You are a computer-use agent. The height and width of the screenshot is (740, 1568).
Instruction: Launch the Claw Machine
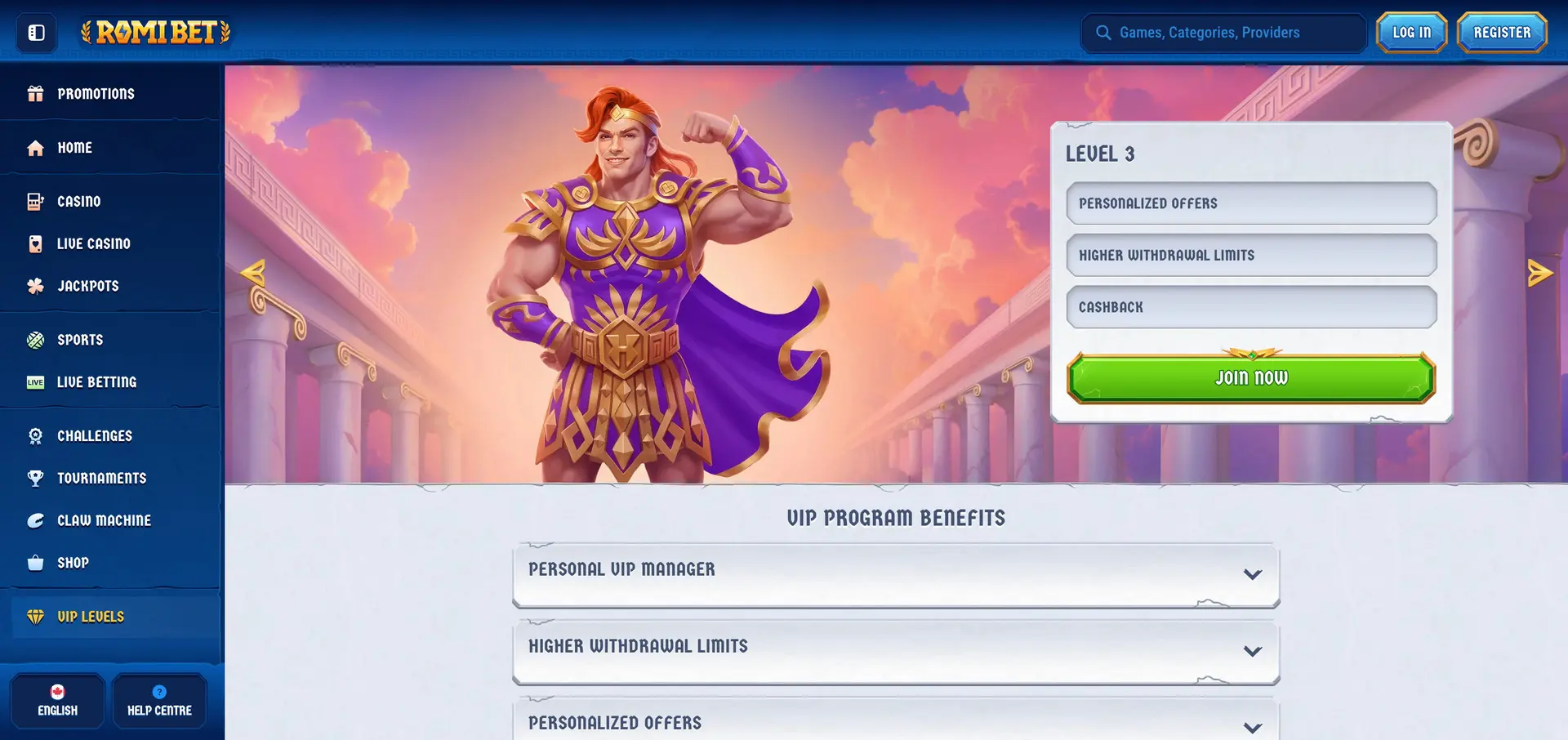[x=104, y=521]
